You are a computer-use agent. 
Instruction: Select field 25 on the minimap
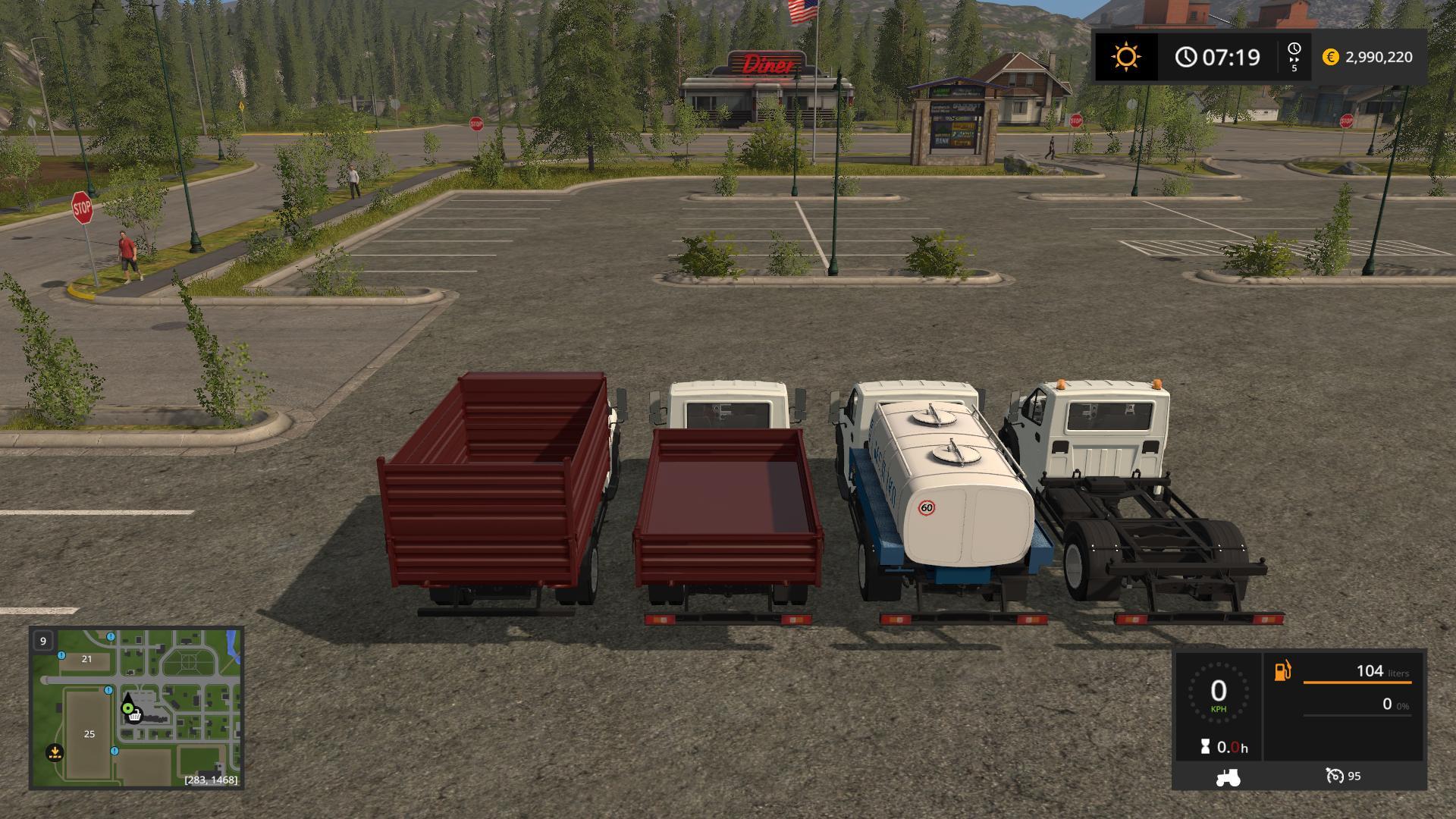(89, 734)
